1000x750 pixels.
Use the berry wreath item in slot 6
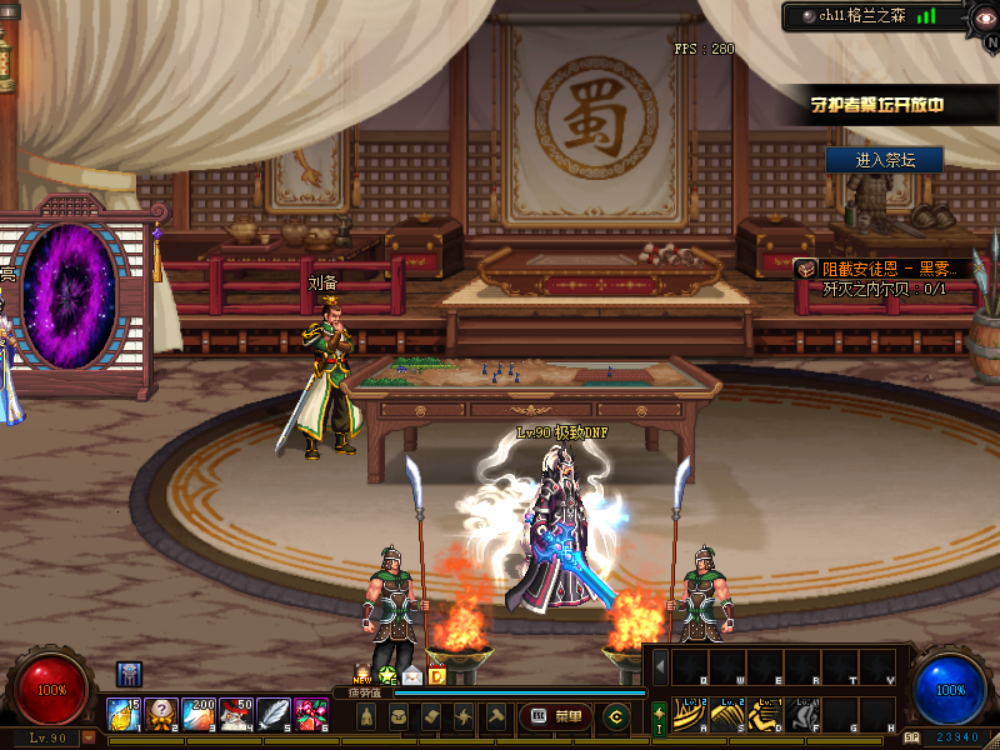pos(311,714)
